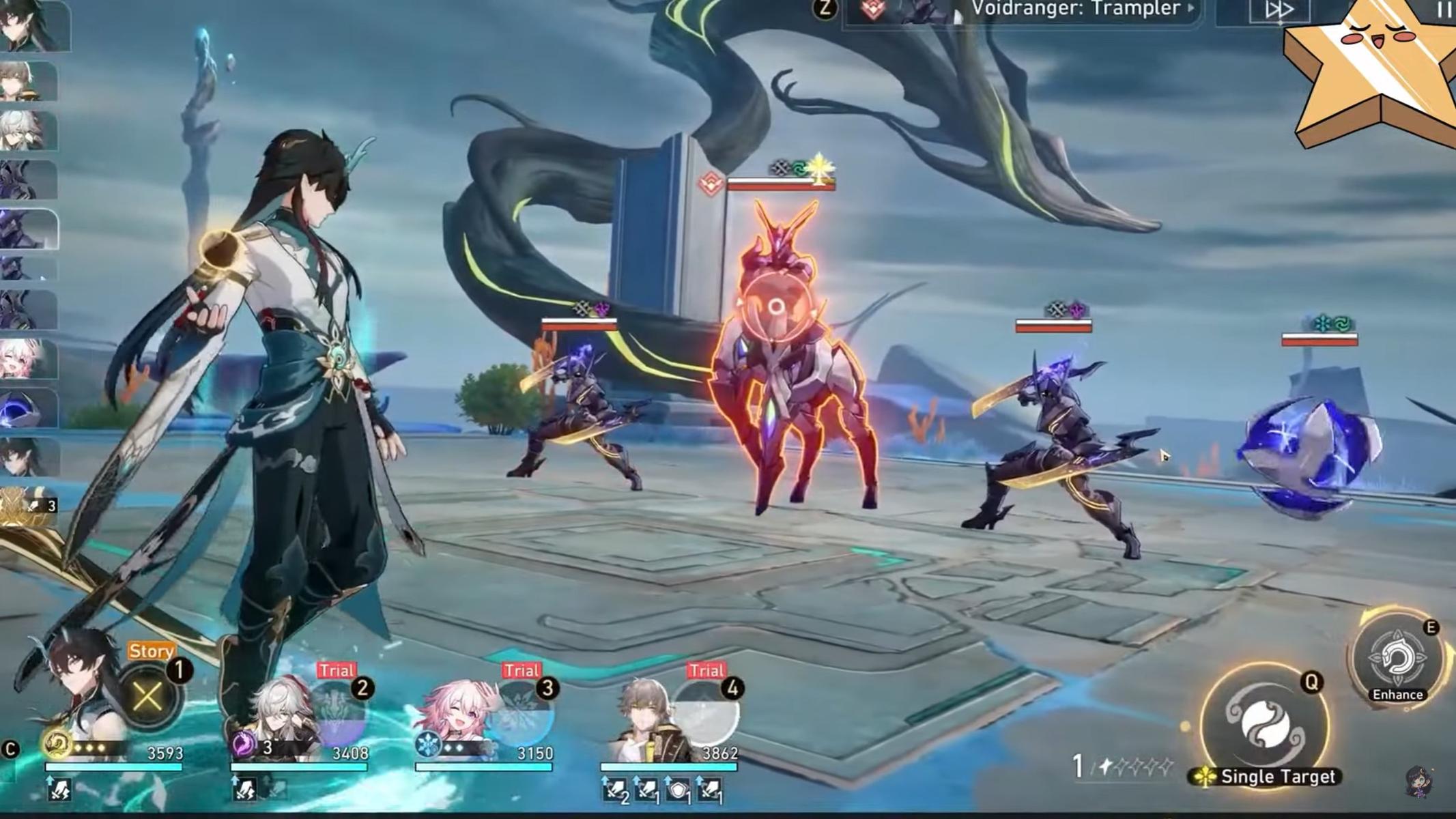Screen dimensions: 1456x819
Task: Activate the Enhance skill button
Action: (1396, 659)
